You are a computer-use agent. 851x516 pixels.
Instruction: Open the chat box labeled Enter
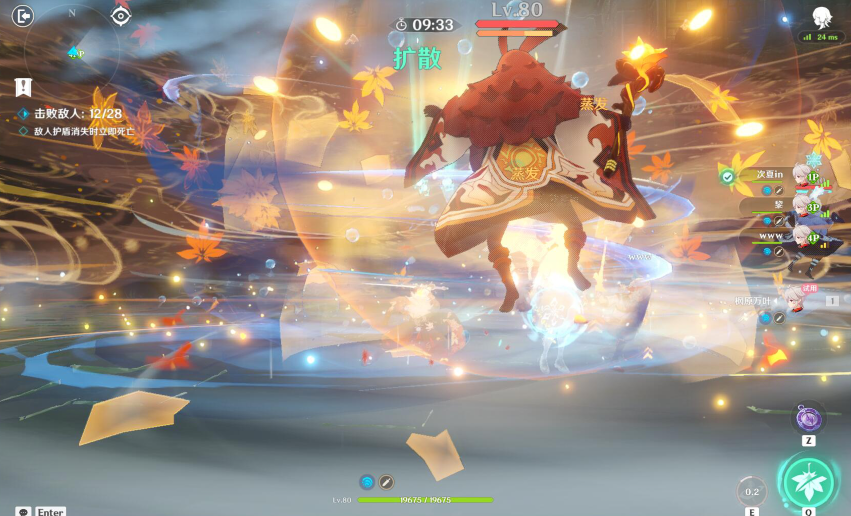pyautogui.click(x=40, y=511)
